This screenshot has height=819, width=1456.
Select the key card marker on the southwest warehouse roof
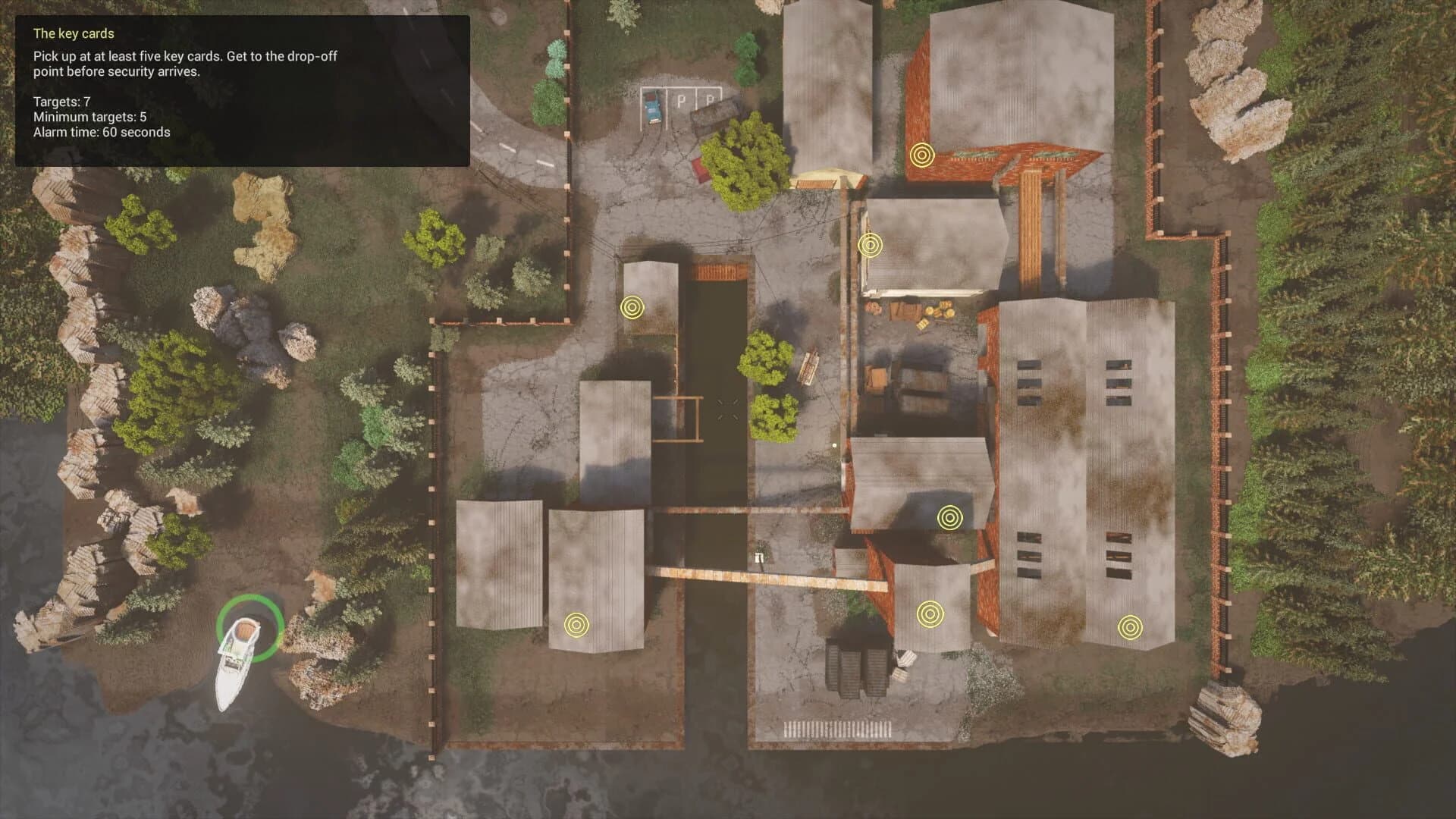click(x=577, y=626)
